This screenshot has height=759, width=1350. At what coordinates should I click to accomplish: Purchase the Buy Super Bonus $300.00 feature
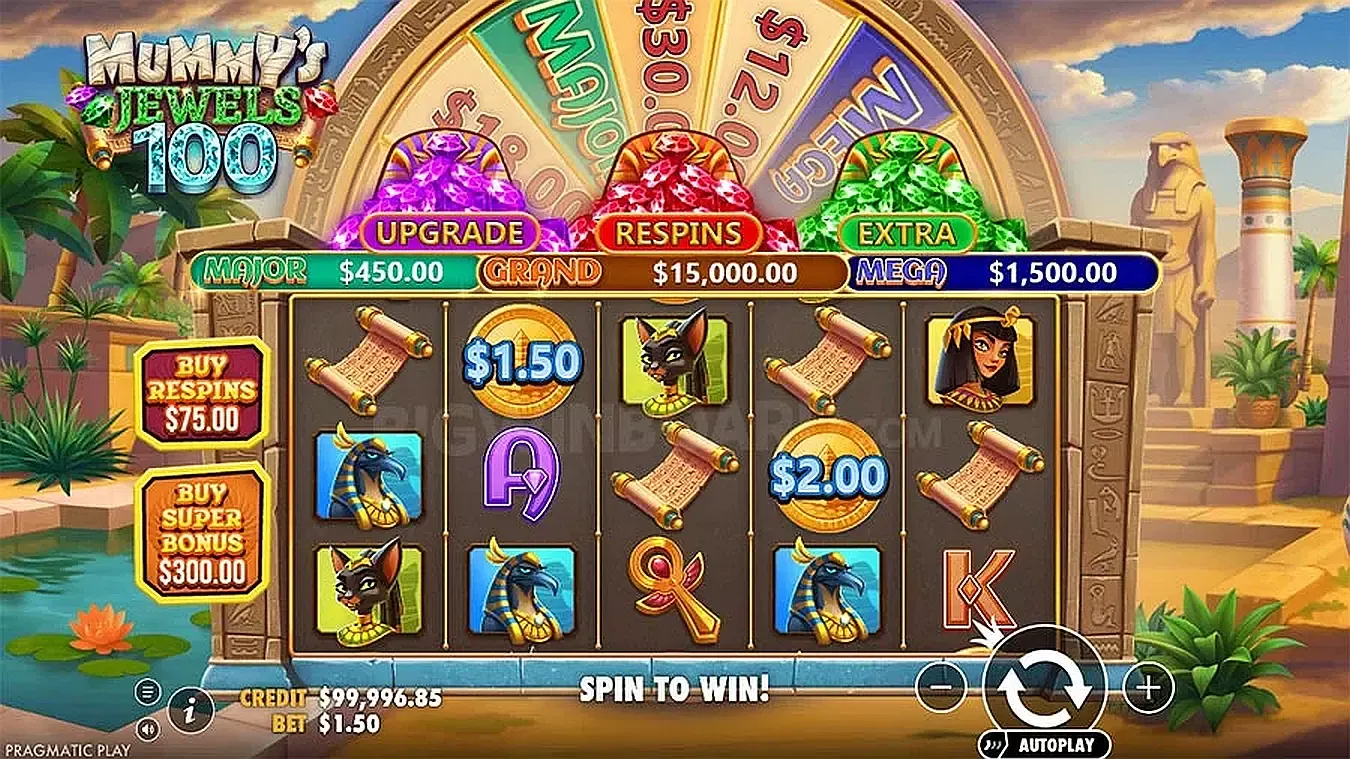tap(203, 533)
